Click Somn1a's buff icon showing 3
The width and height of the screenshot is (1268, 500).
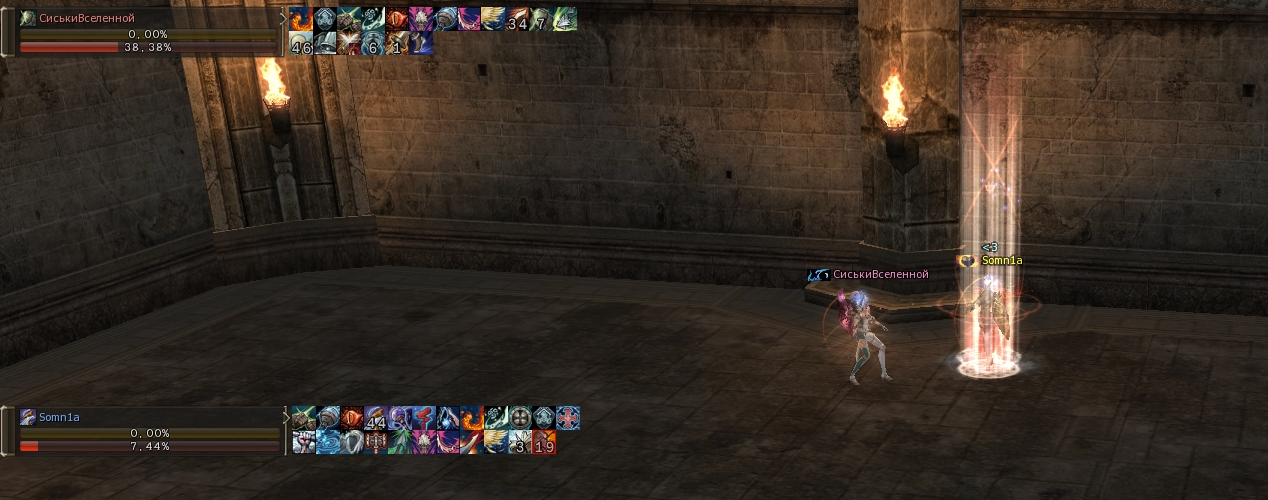[520, 442]
